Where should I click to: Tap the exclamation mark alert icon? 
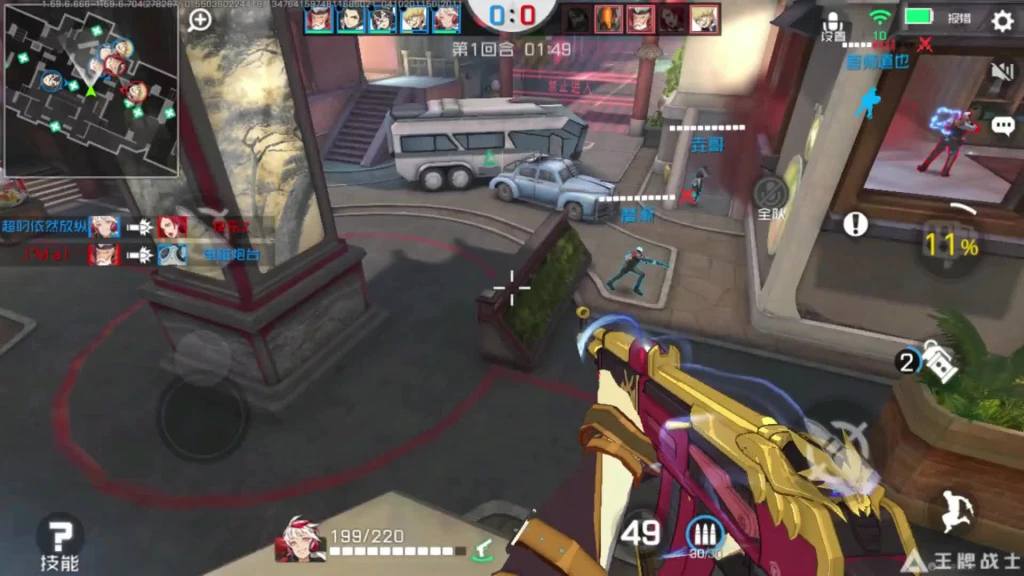[x=855, y=224]
